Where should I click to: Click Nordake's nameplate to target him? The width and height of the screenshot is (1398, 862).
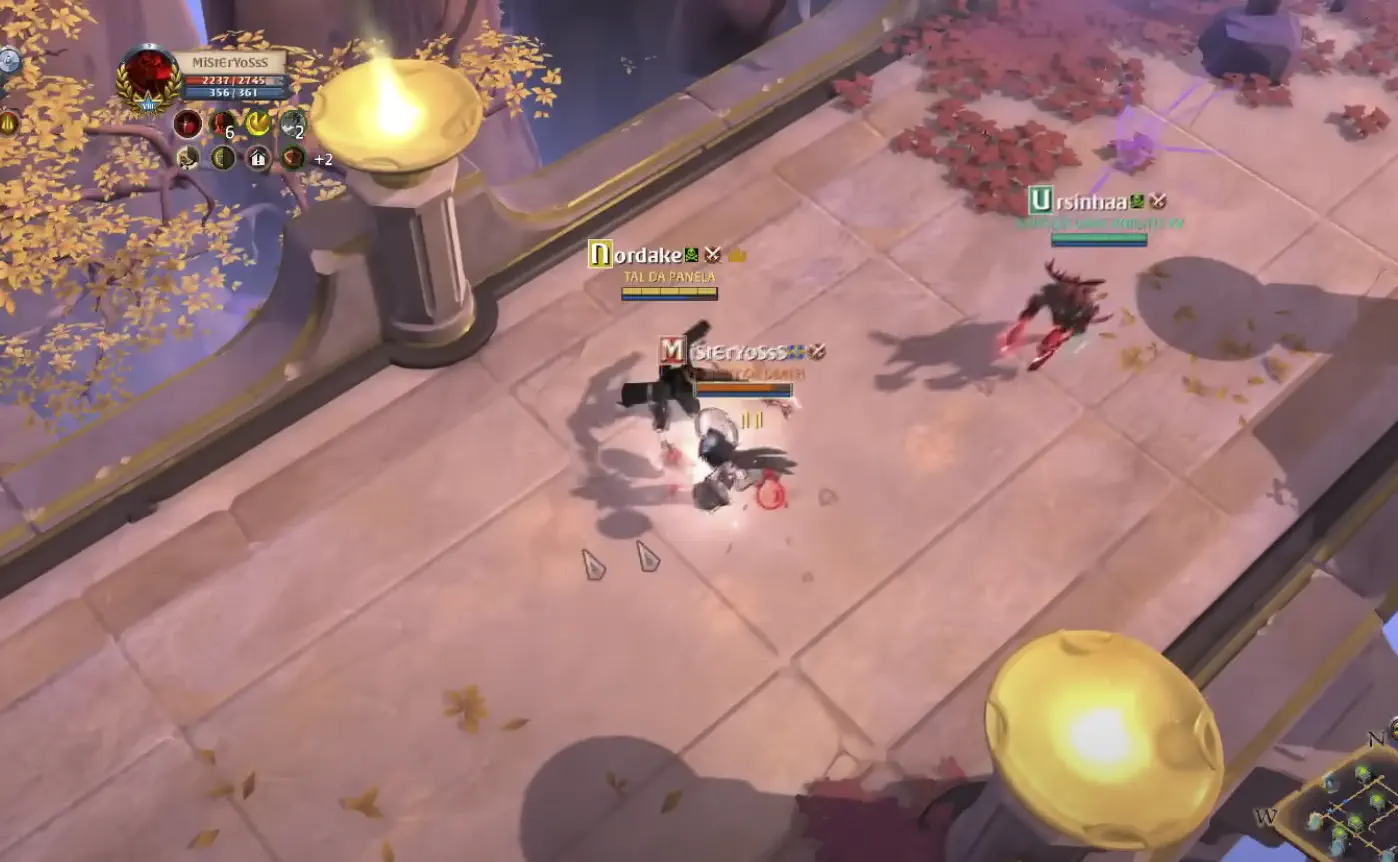point(640,255)
